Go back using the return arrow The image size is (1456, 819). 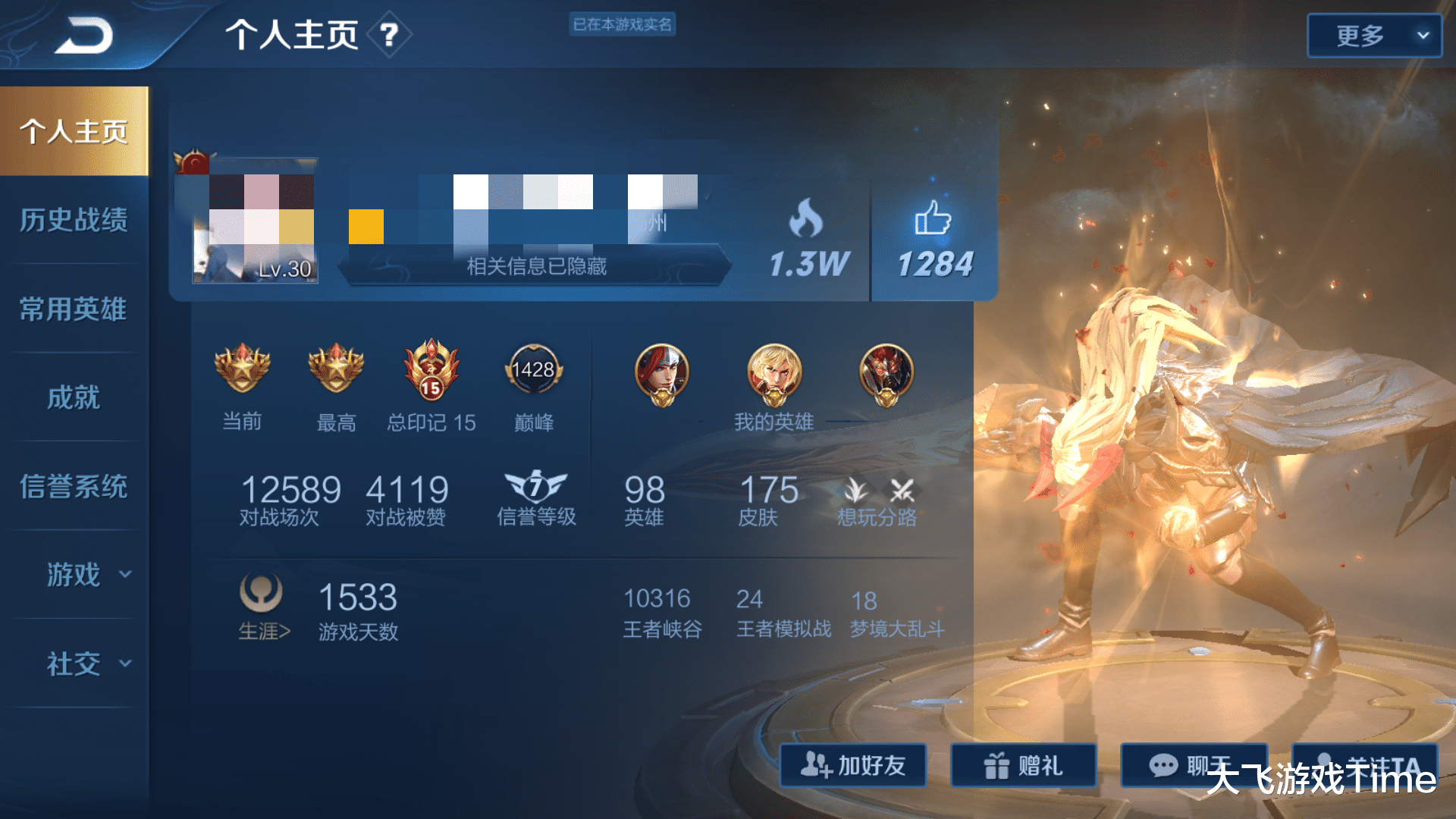(x=83, y=36)
